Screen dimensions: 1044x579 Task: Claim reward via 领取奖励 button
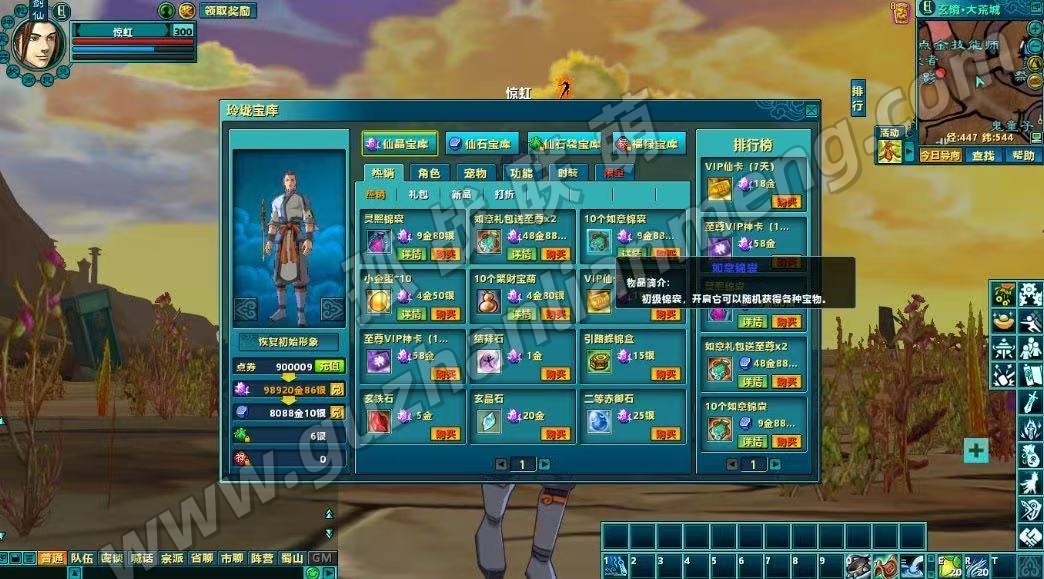(x=227, y=11)
